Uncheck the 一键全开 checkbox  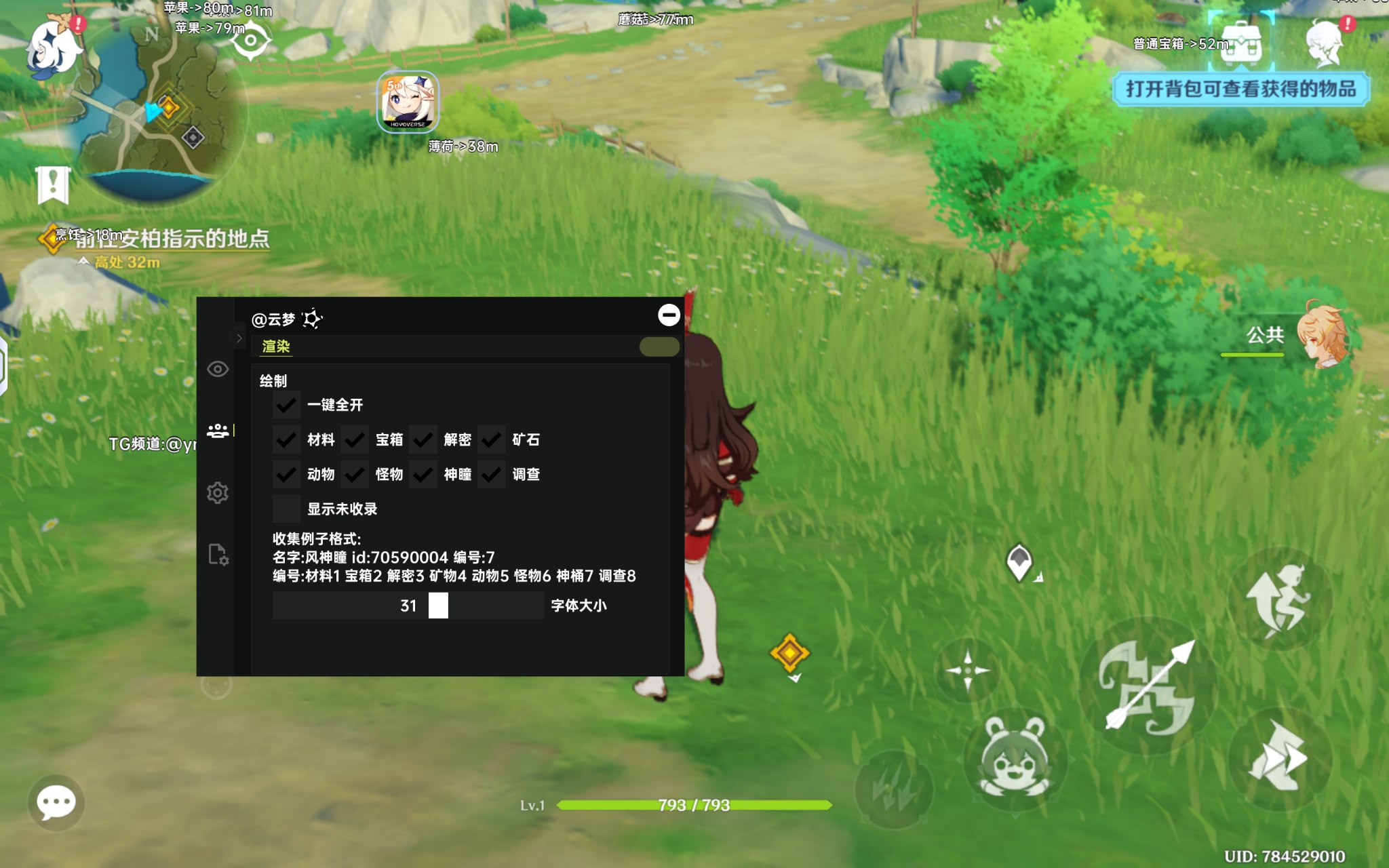286,405
